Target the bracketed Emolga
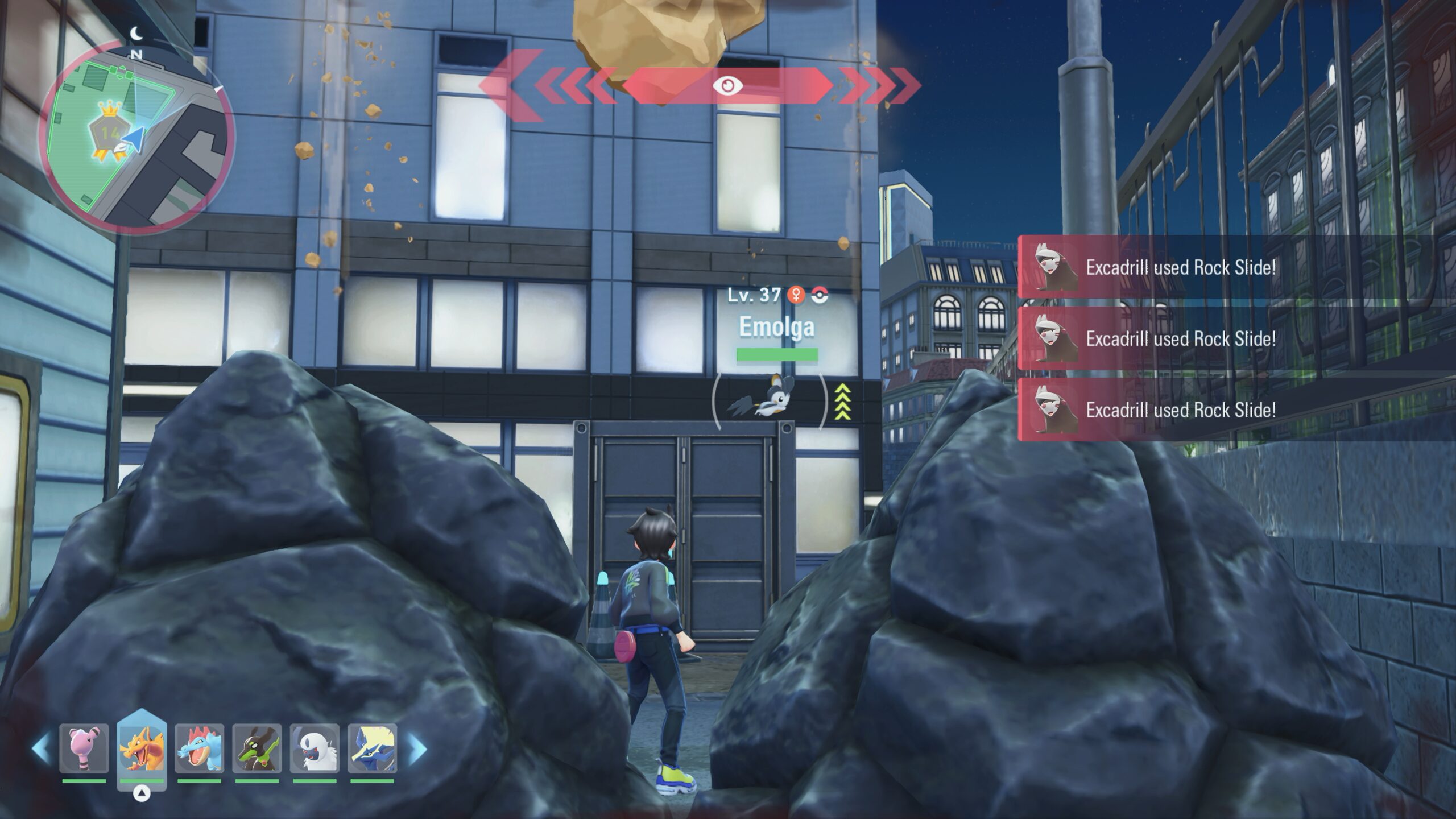 point(769,401)
